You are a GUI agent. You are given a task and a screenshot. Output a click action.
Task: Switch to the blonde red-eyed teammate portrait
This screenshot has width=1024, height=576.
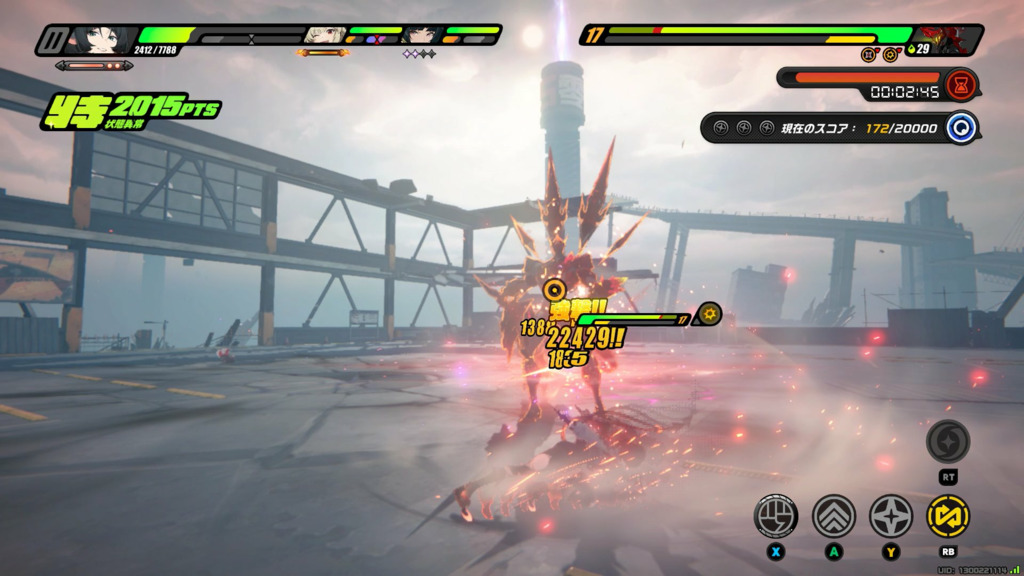point(324,37)
